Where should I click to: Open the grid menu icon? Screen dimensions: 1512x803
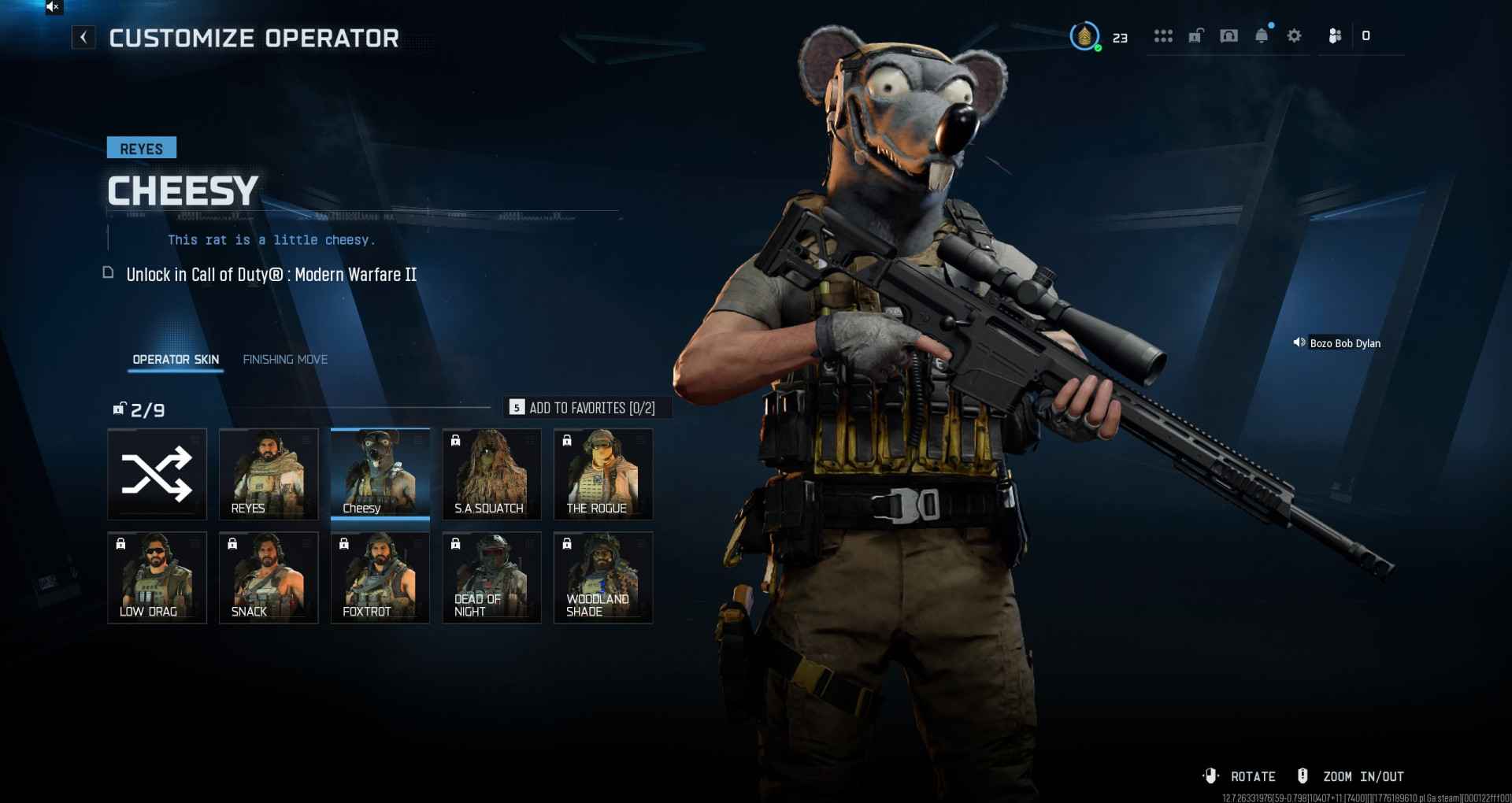(x=1163, y=36)
